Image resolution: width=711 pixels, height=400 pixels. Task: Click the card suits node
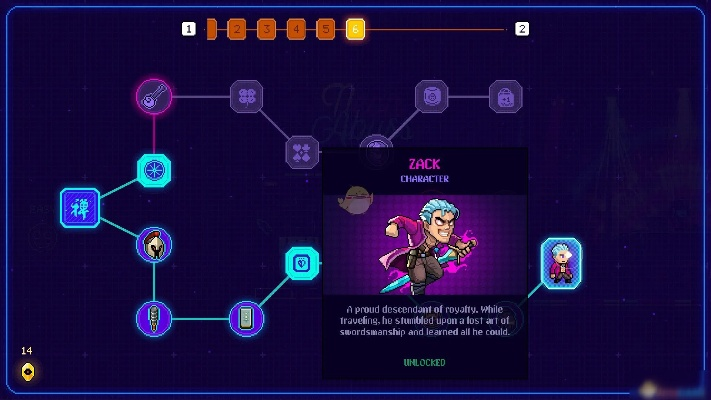pyautogui.click(x=302, y=152)
